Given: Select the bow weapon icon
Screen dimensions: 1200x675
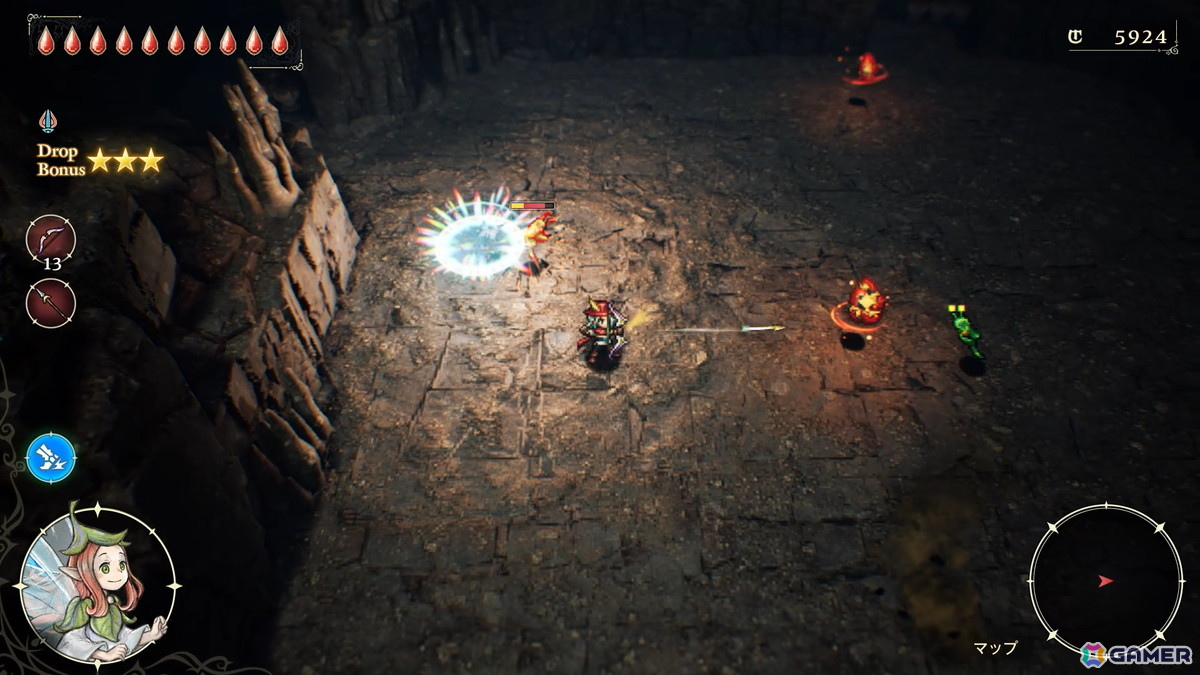Looking at the screenshot, I should coord(50,238).
